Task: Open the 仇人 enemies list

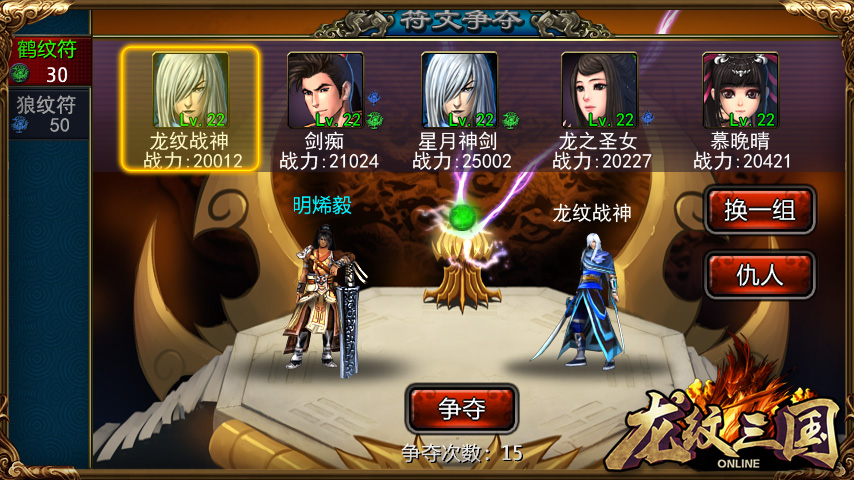Action: [x=759, y=274]
